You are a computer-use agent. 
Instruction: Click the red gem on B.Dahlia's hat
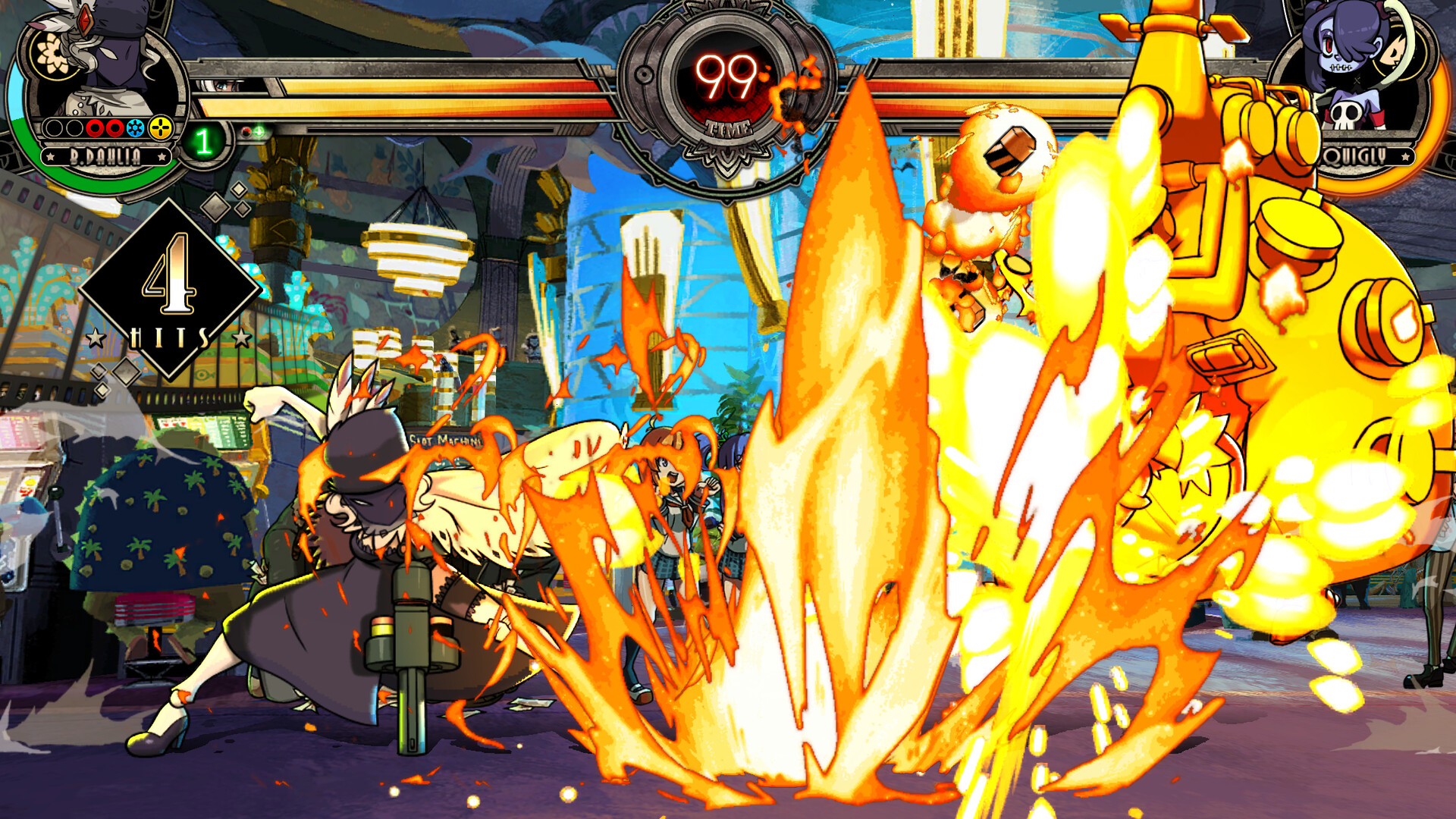click(x=84, y=20)
